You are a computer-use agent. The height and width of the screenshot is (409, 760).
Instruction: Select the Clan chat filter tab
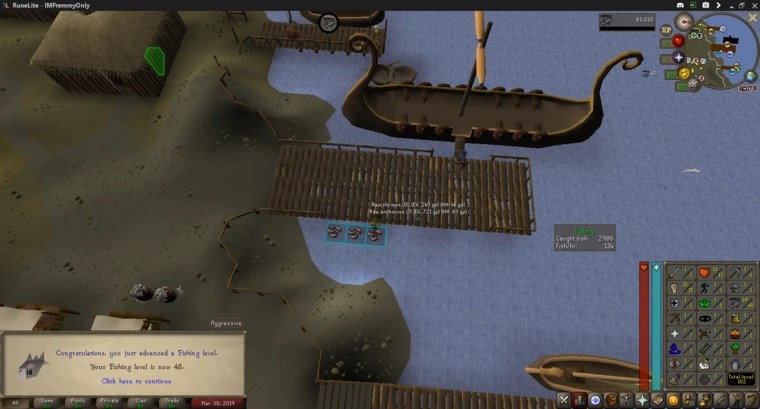pos(141,402)
